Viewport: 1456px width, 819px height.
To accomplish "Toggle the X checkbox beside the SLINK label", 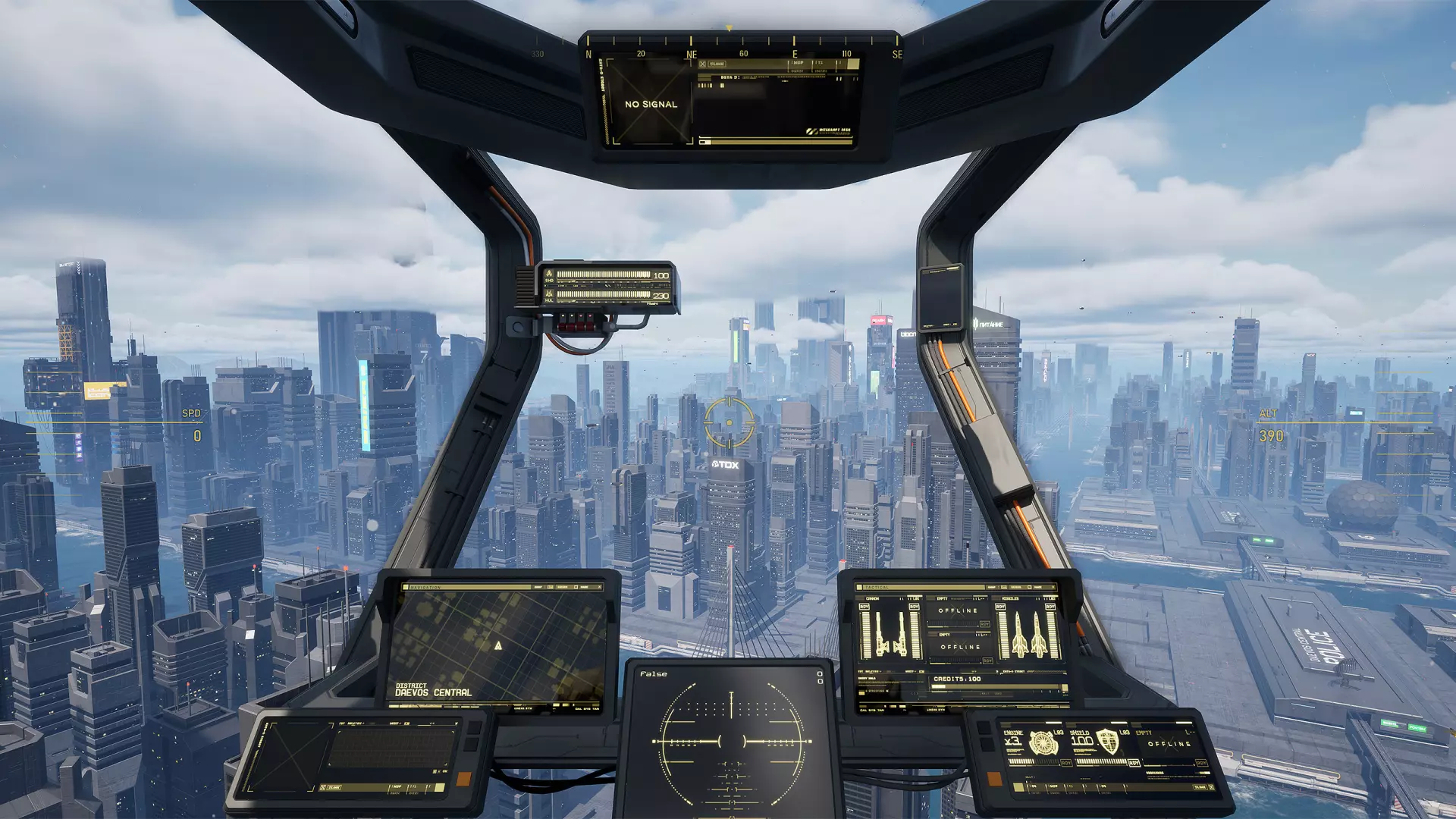I will coord(702,64).
